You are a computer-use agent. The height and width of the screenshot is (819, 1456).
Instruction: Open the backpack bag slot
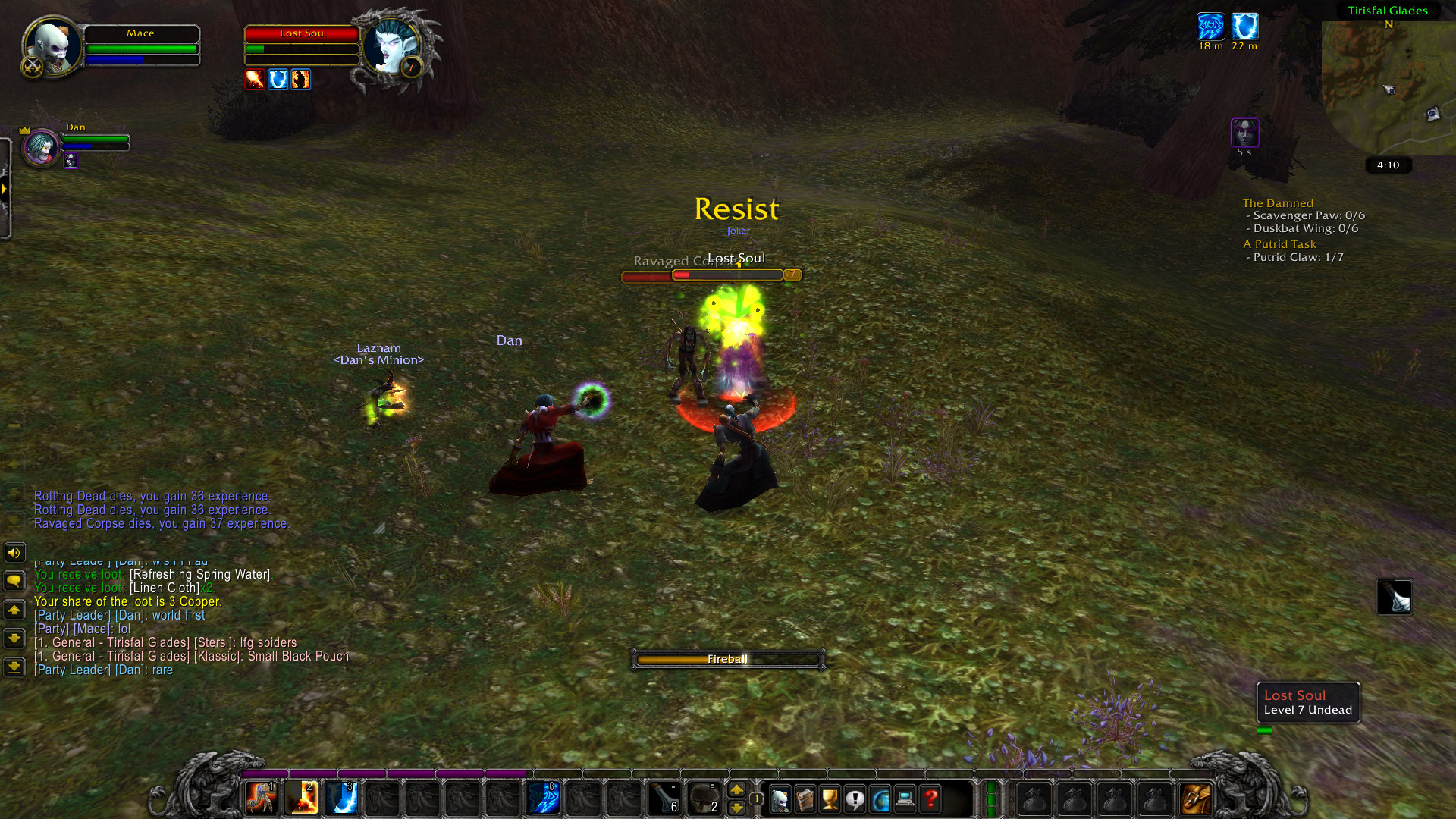1196,799
